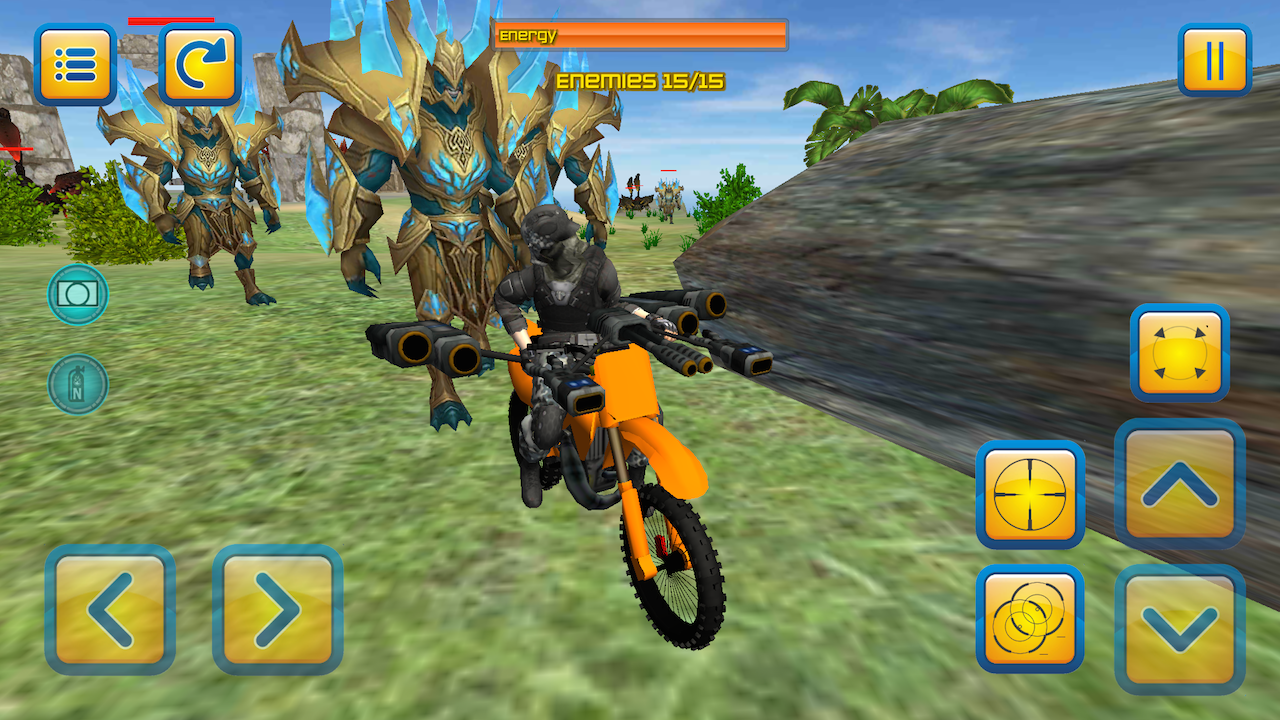1280x720 pixels.
Task: Restart the level using the replay icon
Action: point(200,61)
